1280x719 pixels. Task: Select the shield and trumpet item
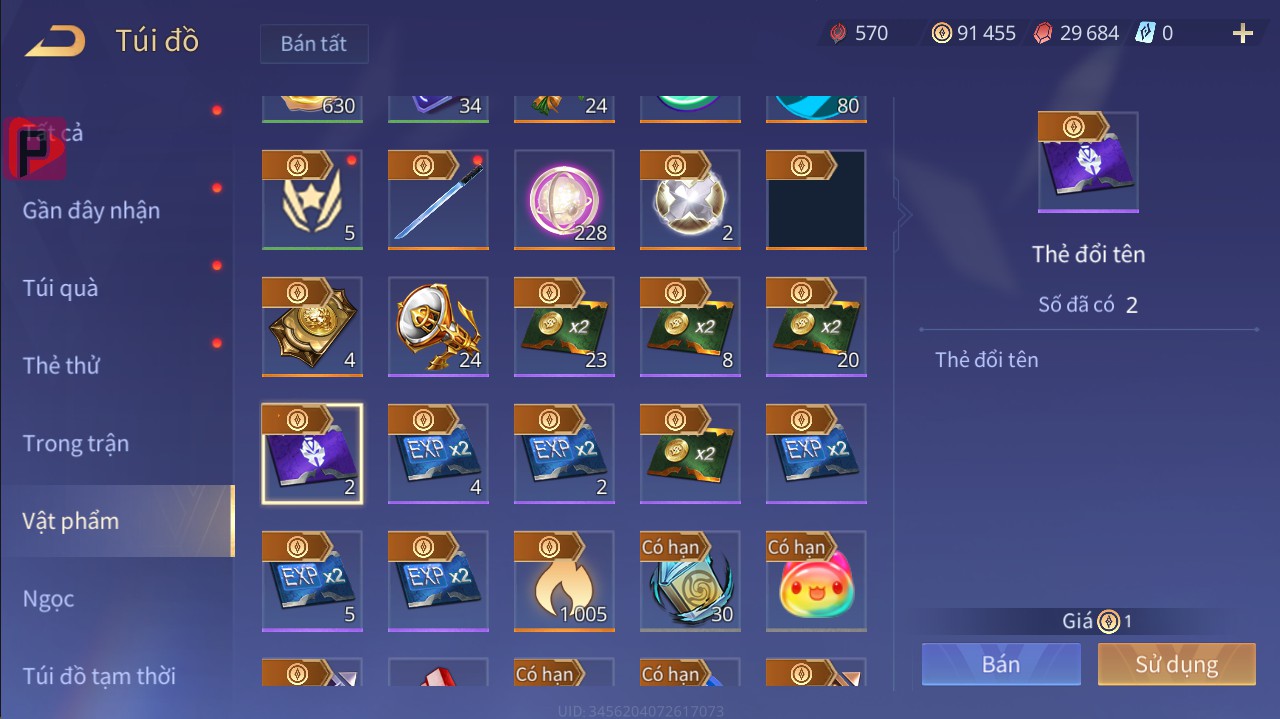[x=438, y=327]
